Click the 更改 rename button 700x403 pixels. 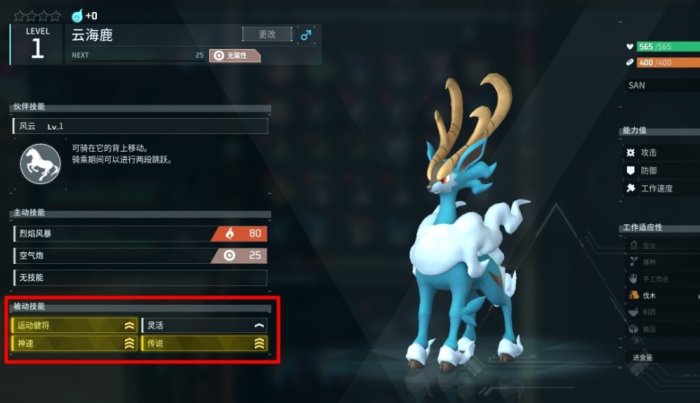click(267, 34)
